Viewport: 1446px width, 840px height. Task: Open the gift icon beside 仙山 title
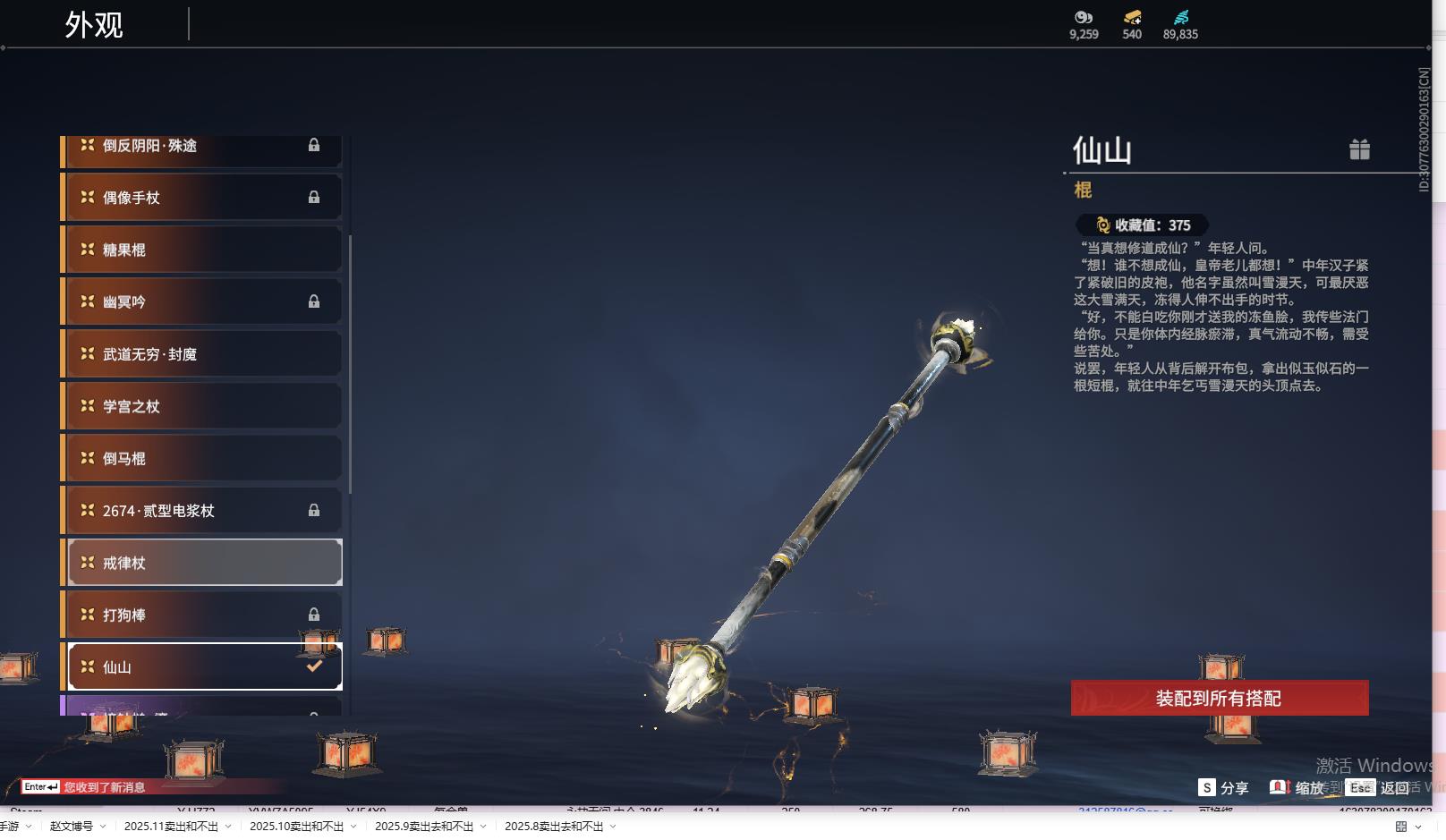pyautogui.click(x=1359, y=149)
